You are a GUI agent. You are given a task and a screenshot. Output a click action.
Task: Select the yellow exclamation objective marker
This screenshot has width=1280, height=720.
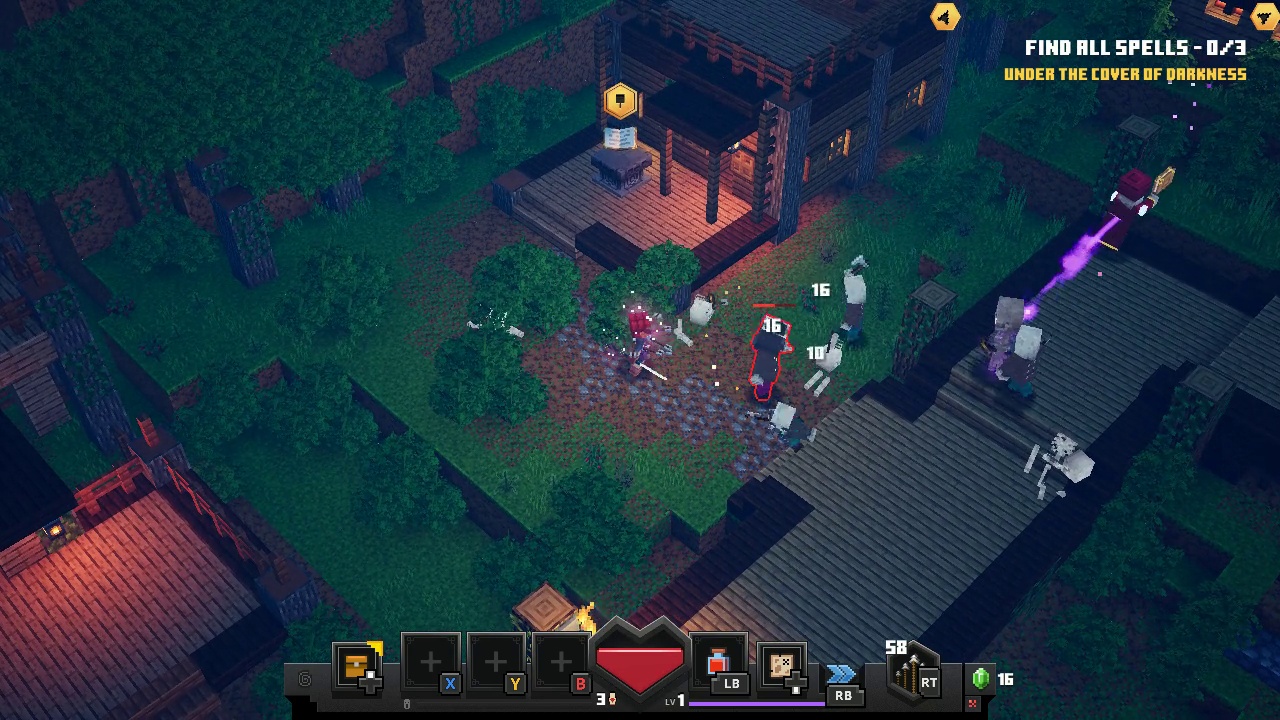[x=620, y=100]
